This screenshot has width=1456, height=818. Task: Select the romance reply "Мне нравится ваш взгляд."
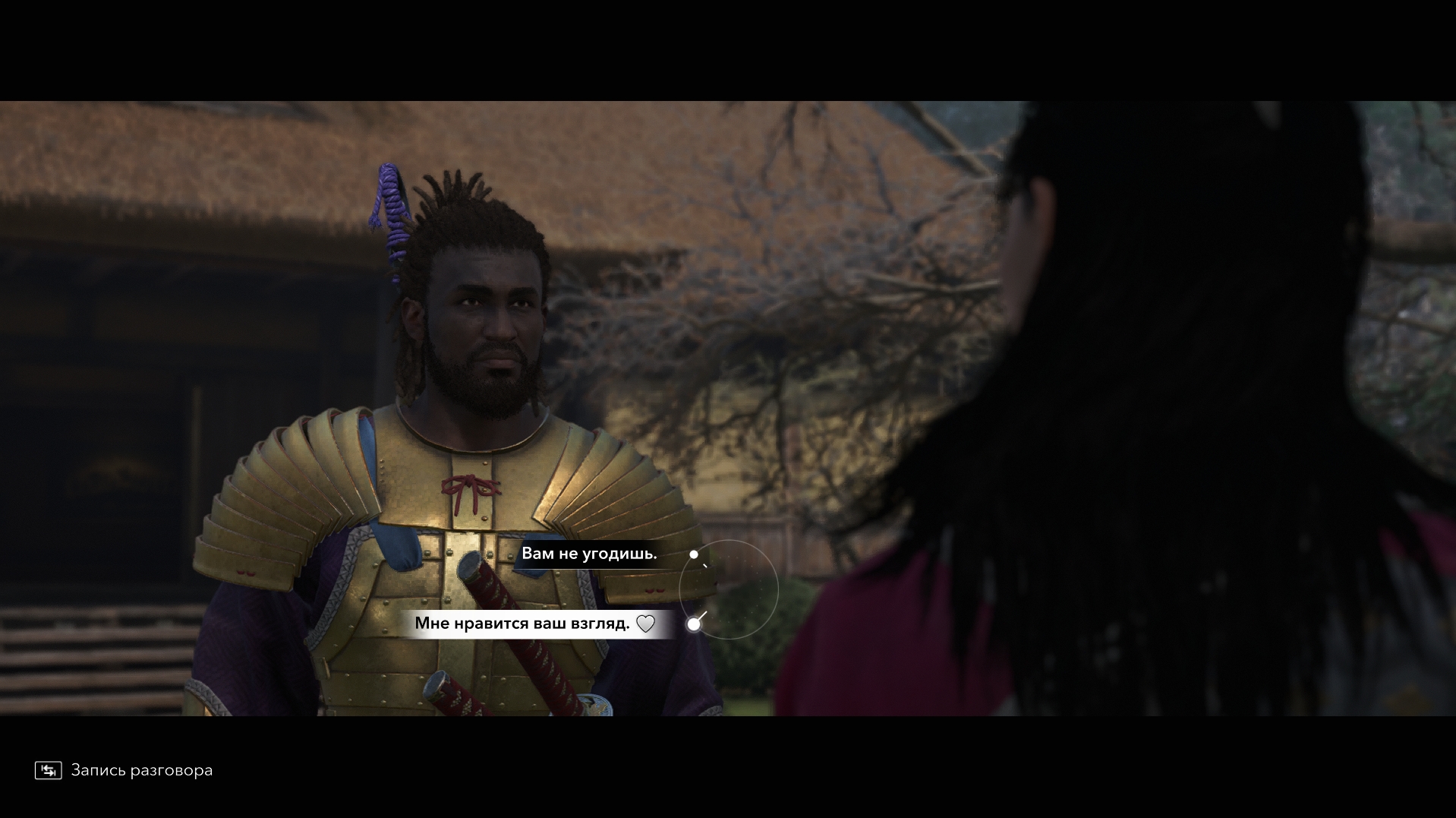(x=522, y=624)
